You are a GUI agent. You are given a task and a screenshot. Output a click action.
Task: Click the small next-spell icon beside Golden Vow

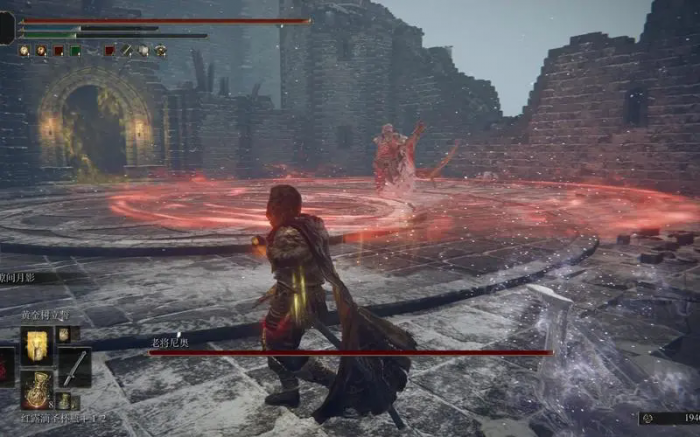(63, 334)
